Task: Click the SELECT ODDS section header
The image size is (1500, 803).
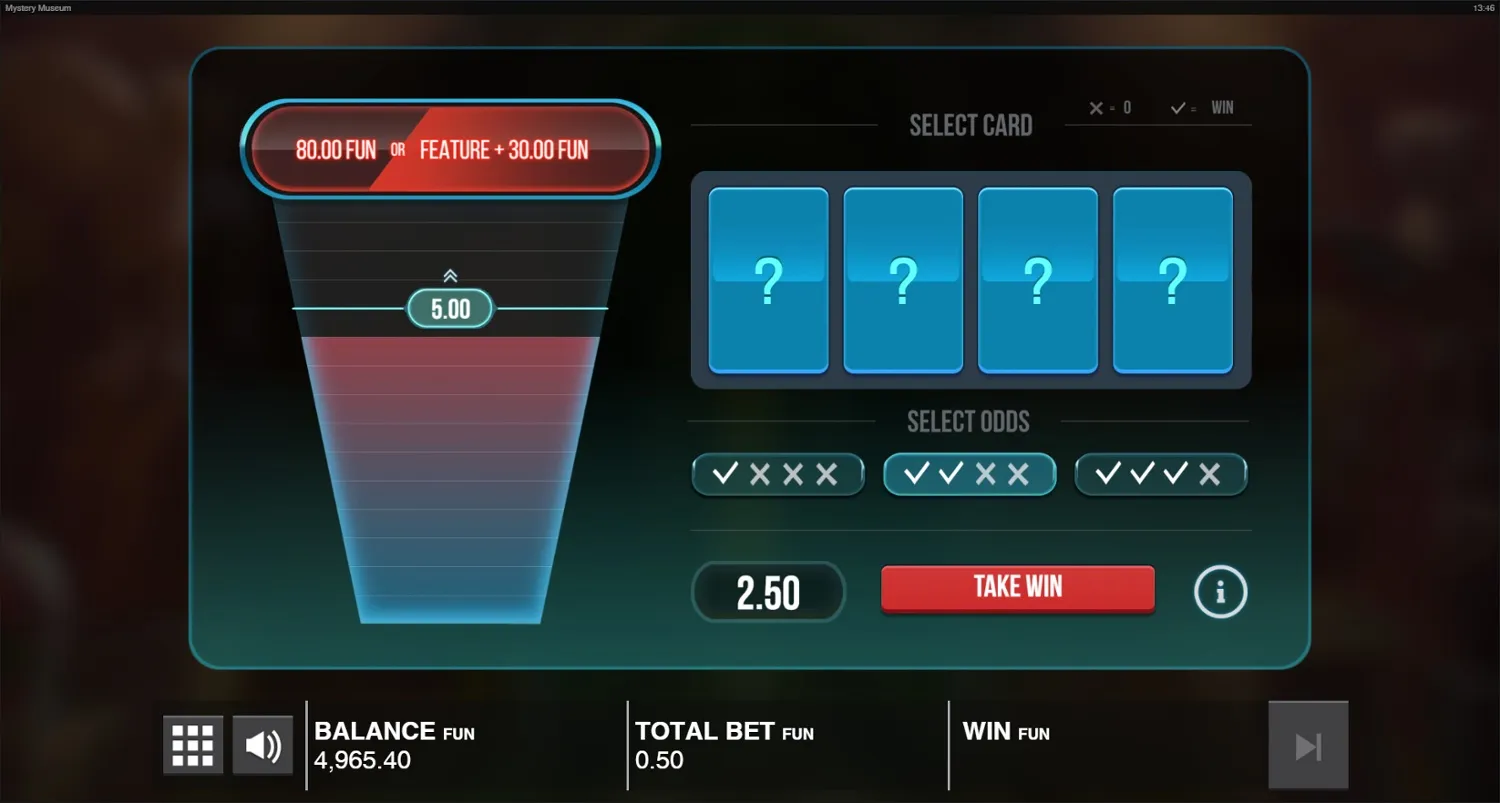Action: click(x=968, y=421)
